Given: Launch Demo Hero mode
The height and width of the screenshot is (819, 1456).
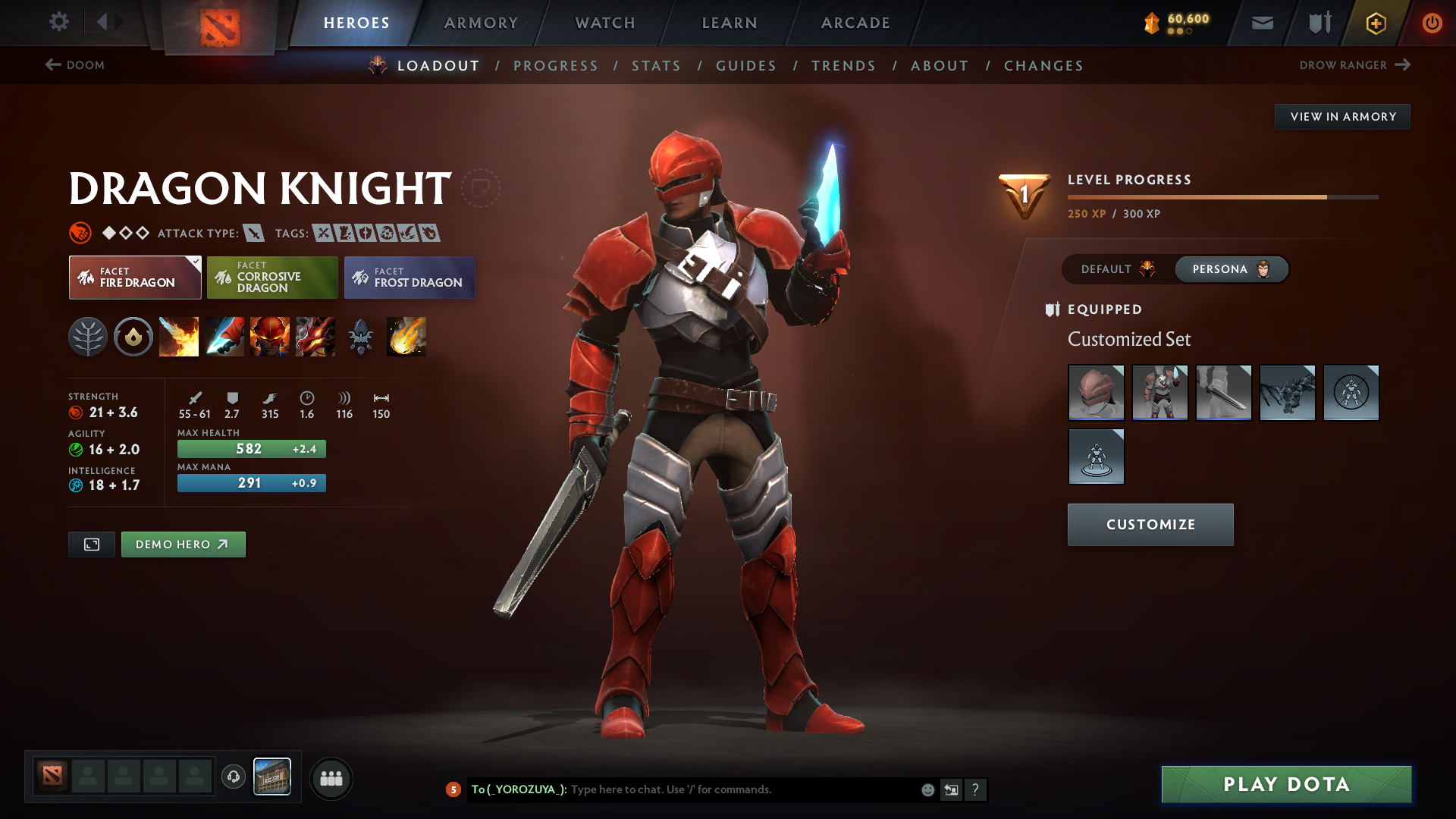Looking at the screenshot, I should [183, 544].
